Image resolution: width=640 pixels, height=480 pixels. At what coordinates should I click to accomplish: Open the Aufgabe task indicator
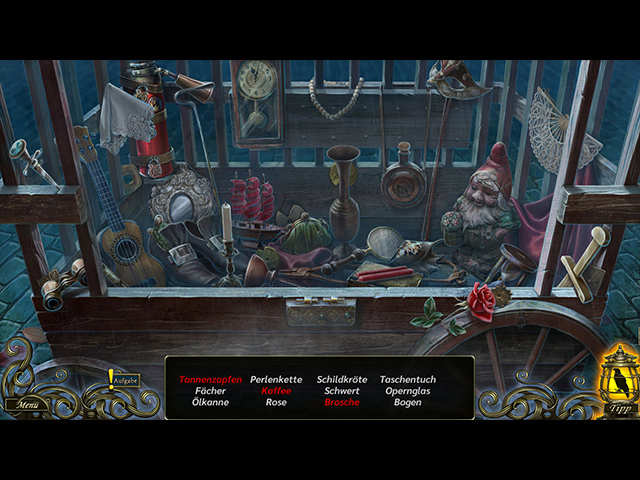click(x=123, y=381)
